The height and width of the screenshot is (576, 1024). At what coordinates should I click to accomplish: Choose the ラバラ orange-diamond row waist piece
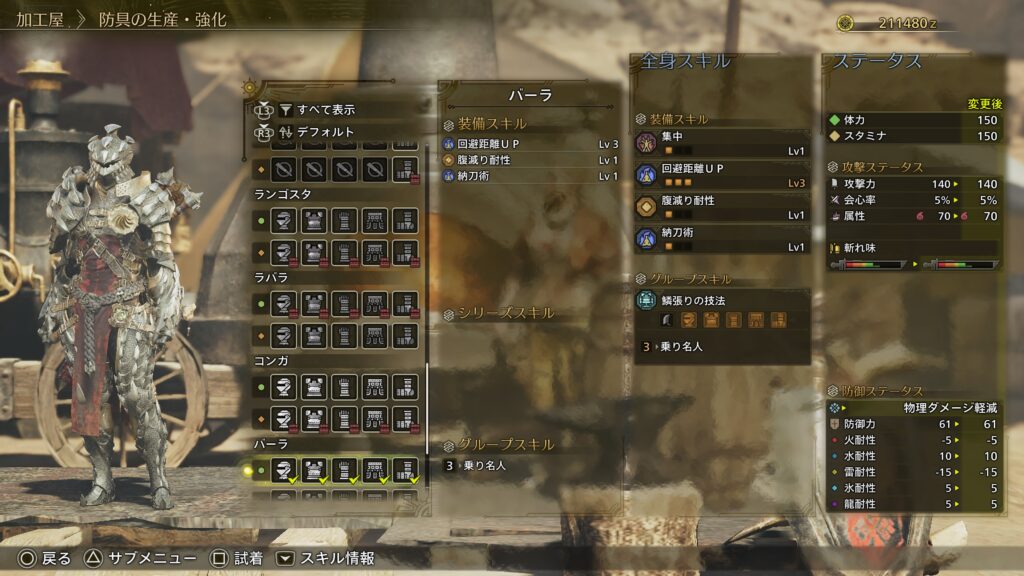click(375, 334)
